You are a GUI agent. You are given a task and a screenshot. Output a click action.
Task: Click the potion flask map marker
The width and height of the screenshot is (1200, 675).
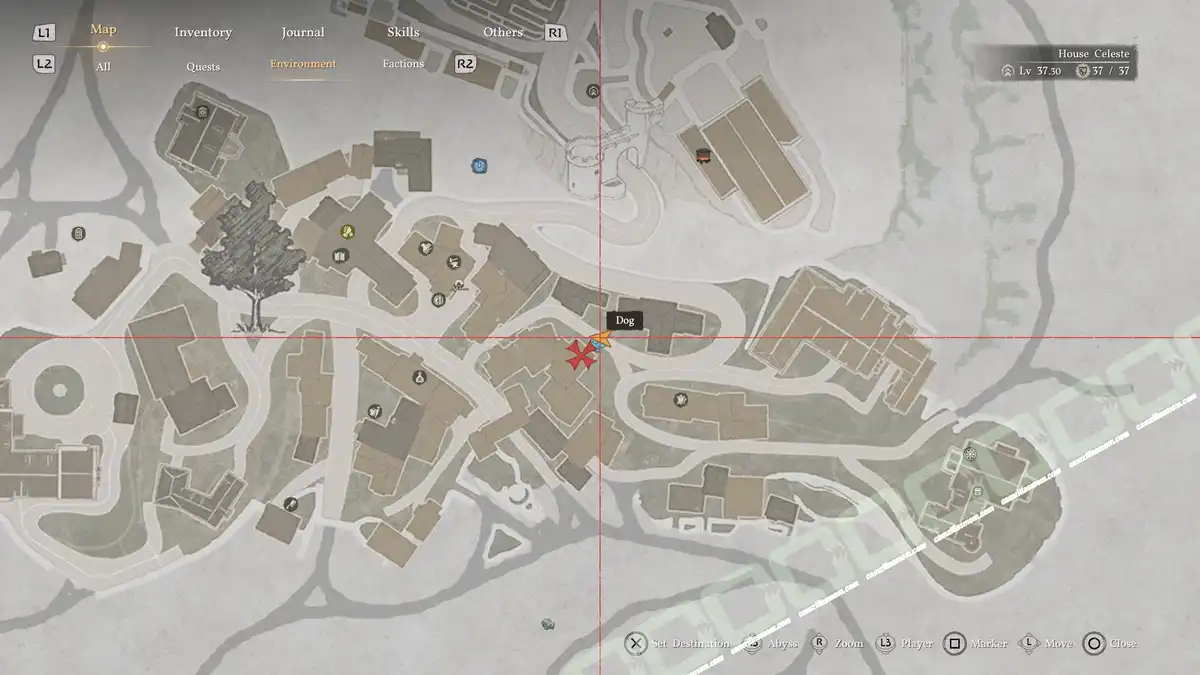coord(418,377)
